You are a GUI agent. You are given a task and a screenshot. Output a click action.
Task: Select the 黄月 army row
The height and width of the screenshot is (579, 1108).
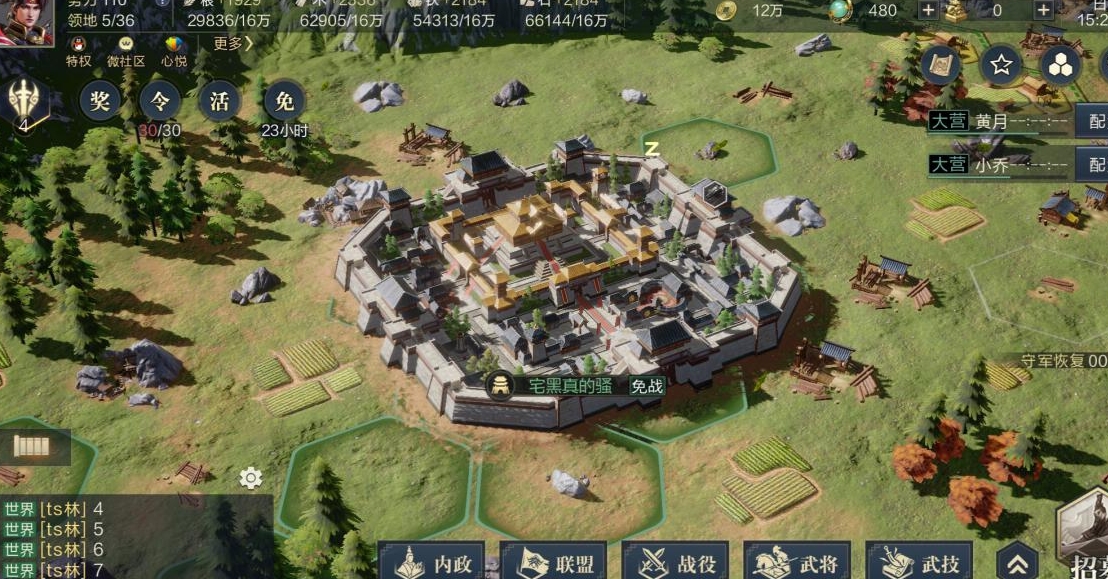(1000, 122)
